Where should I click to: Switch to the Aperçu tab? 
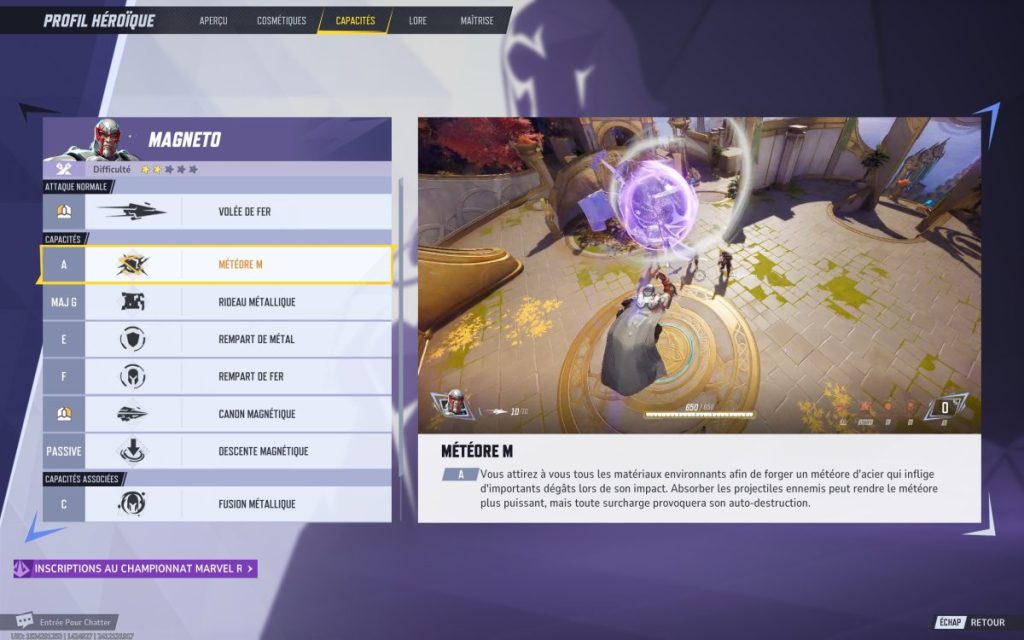(x=214, y=20)
